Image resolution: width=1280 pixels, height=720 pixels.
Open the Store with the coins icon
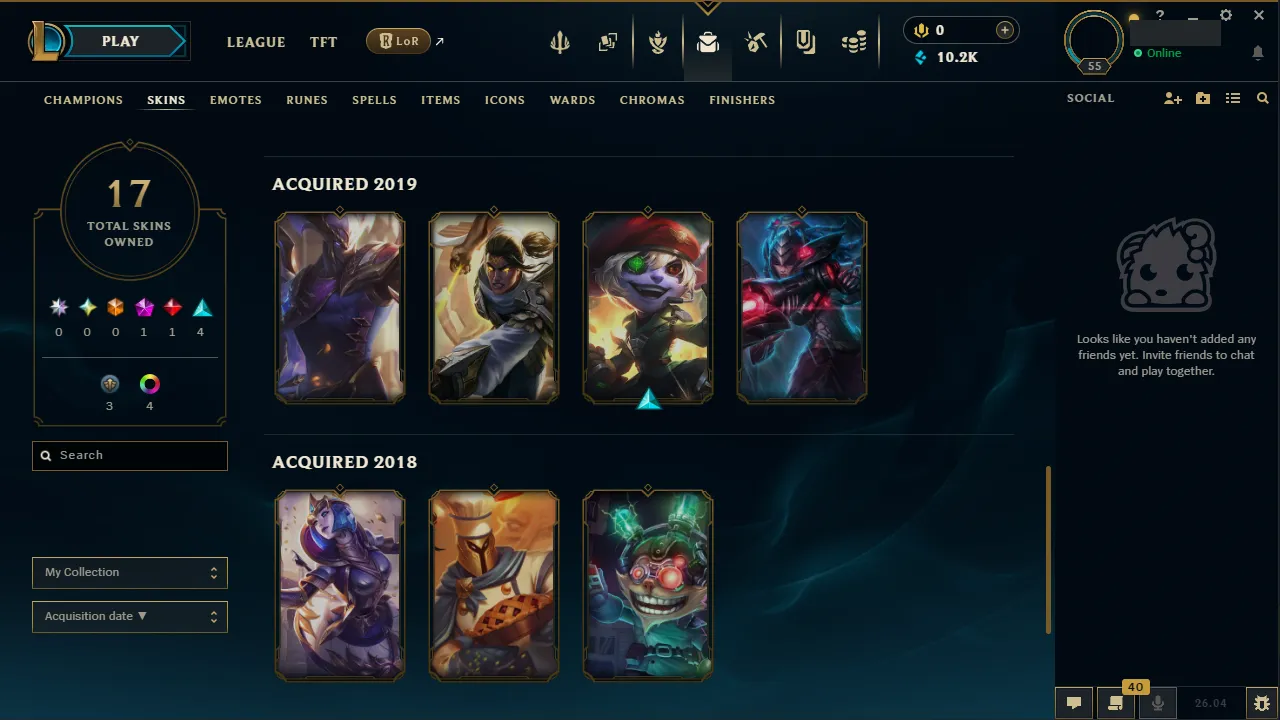[853, 42]
